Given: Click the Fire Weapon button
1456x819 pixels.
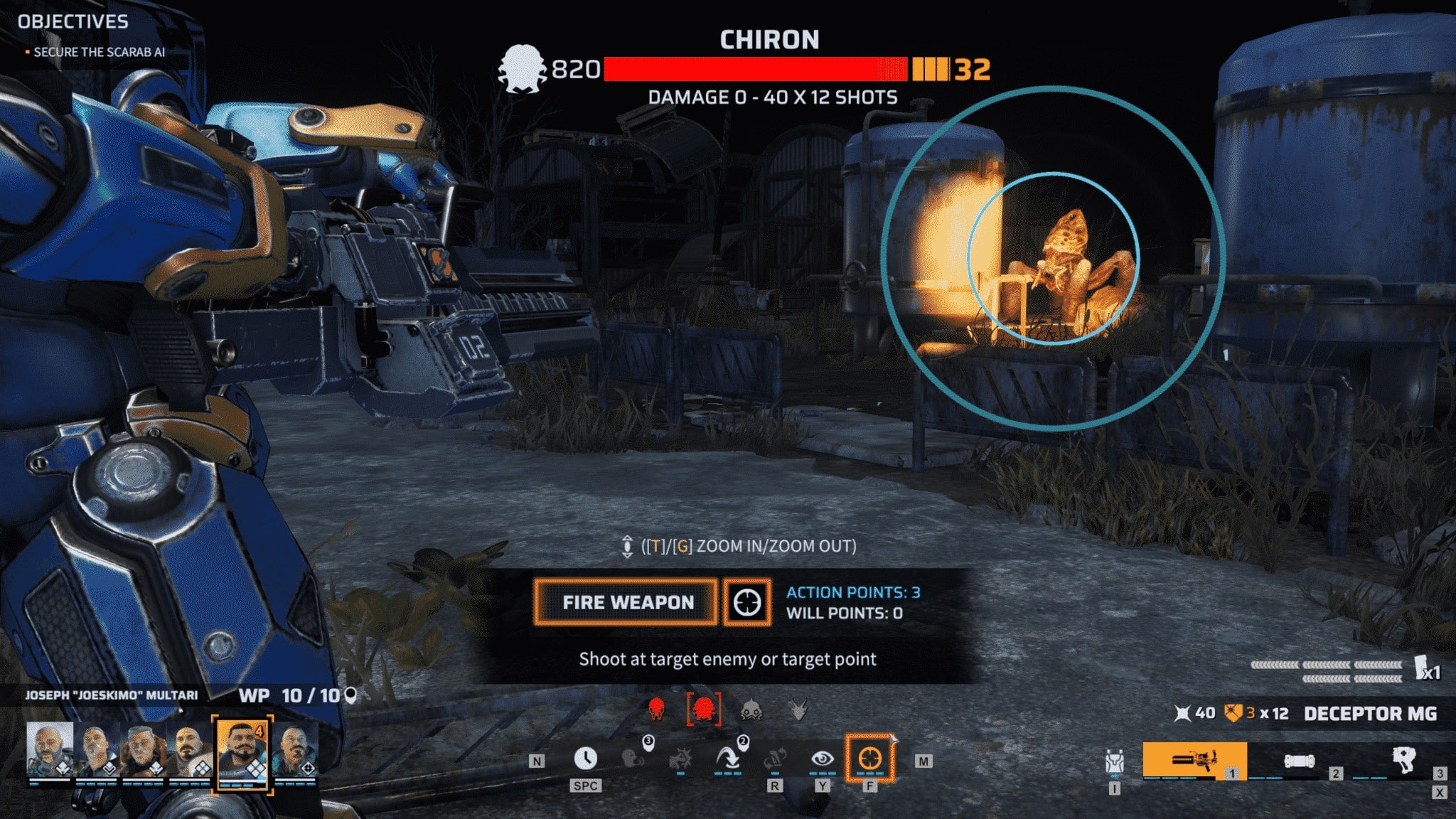Looking at the screenshot, I should 626,602.
